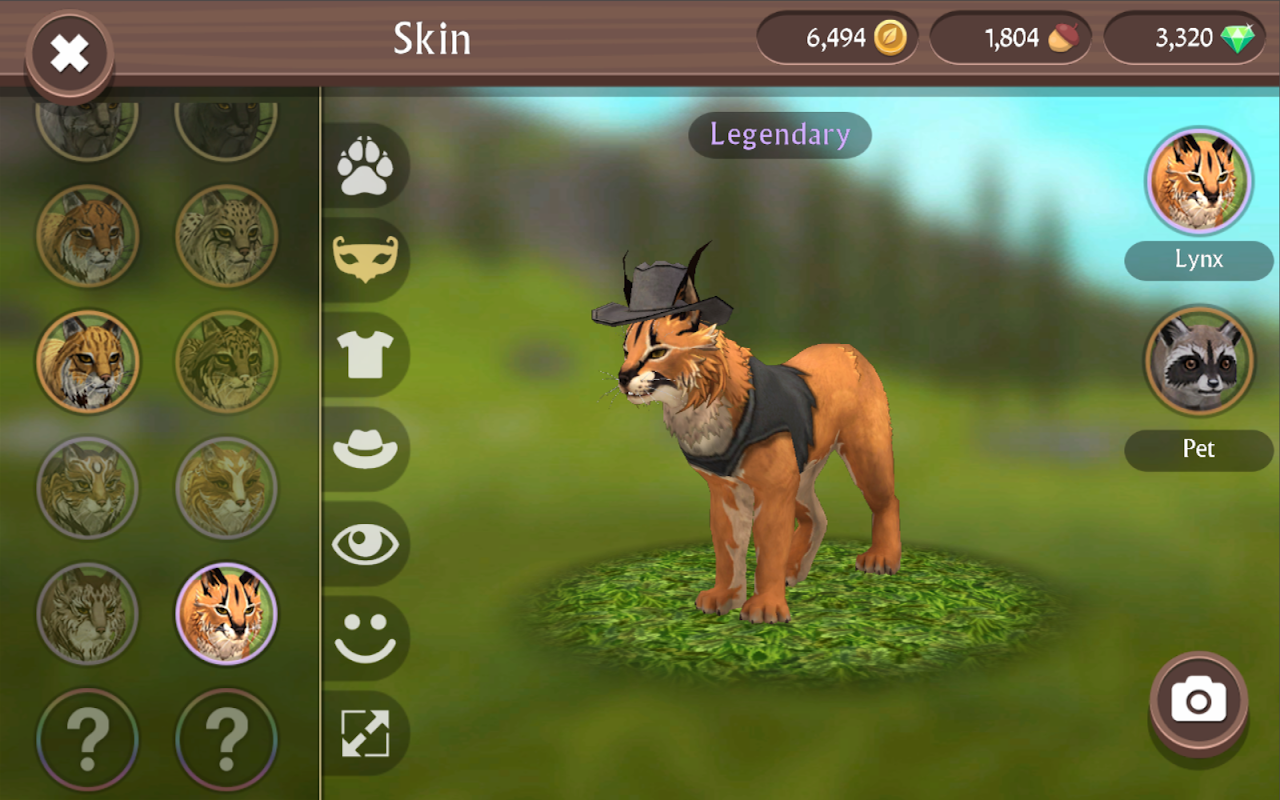Click the Lynx name label
This screenshot has width=1280, height=800.
1199,260
